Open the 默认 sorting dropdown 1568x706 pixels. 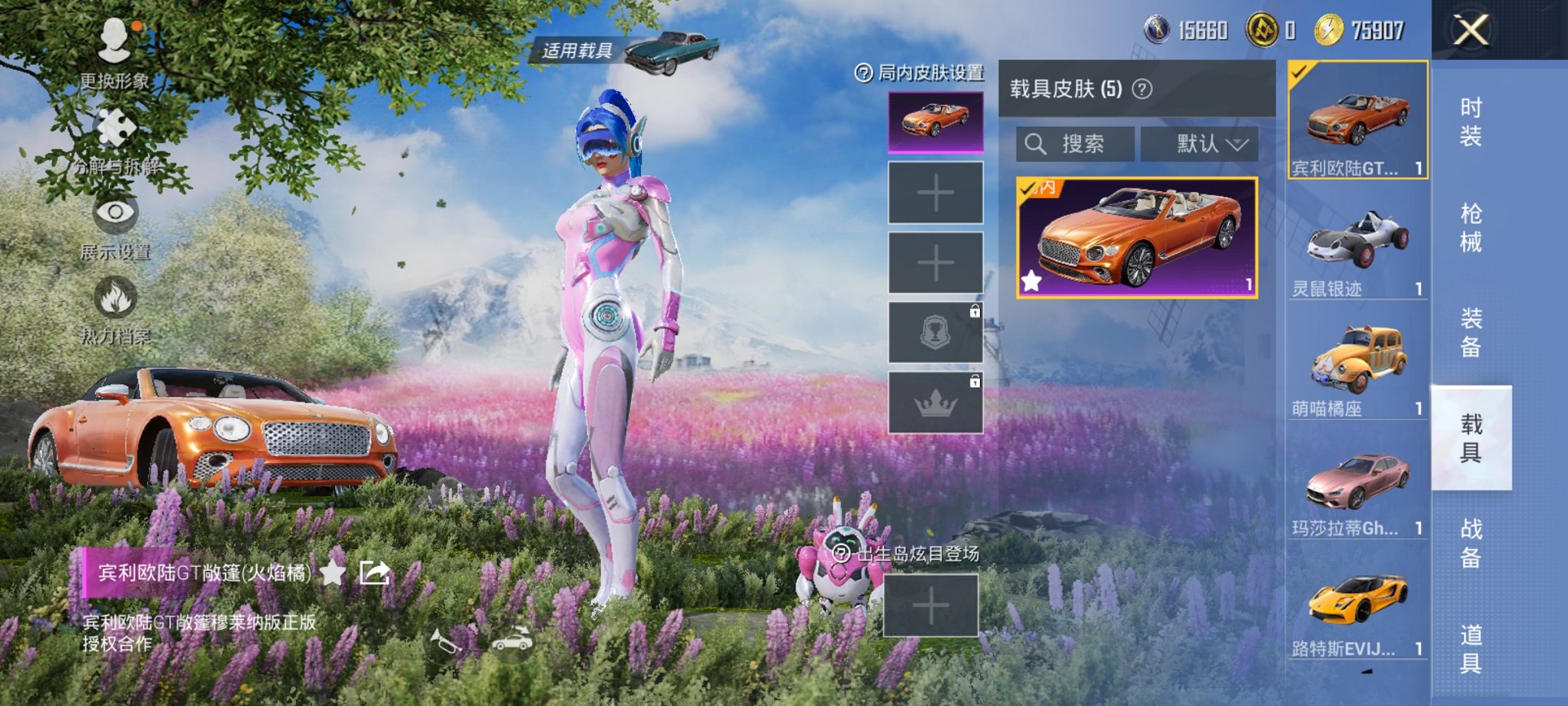1201,144
